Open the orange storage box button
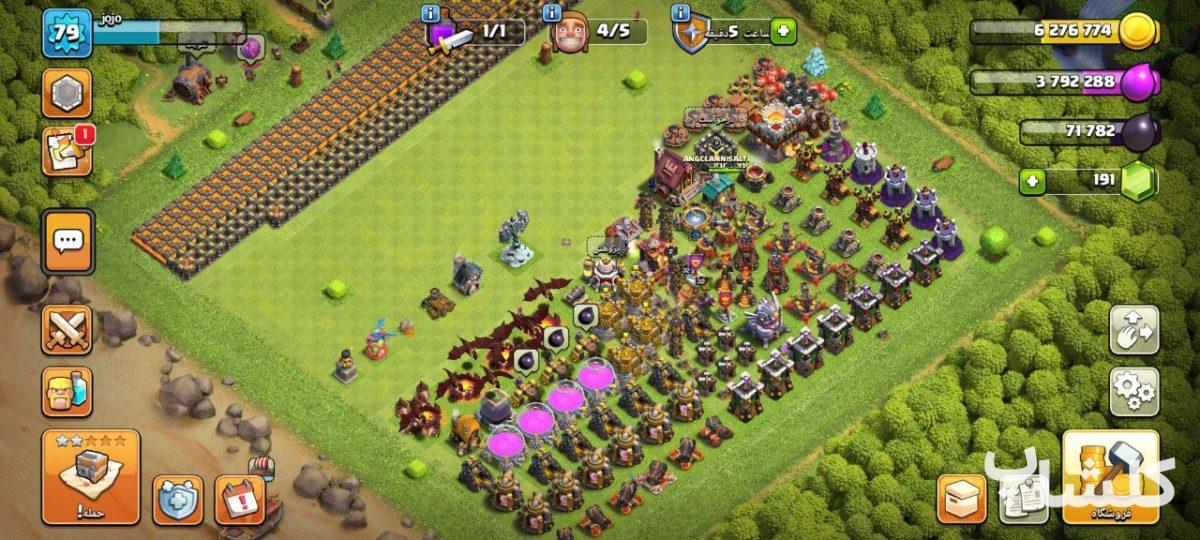The image size is (1200, 540). (961, 498)
